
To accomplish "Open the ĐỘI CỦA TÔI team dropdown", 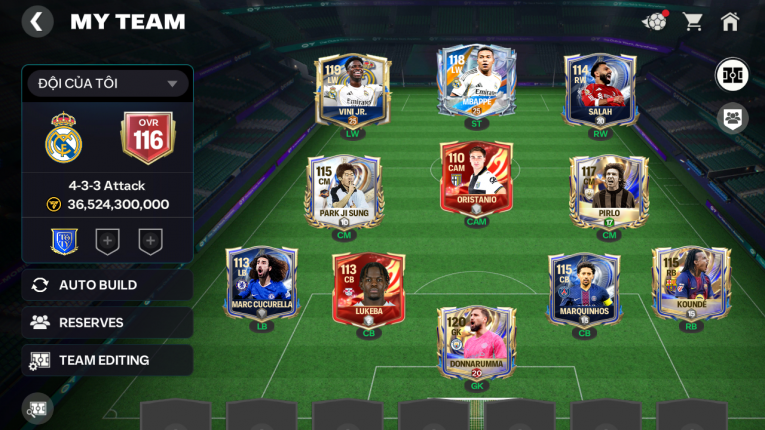I will (x=107, y=84).
